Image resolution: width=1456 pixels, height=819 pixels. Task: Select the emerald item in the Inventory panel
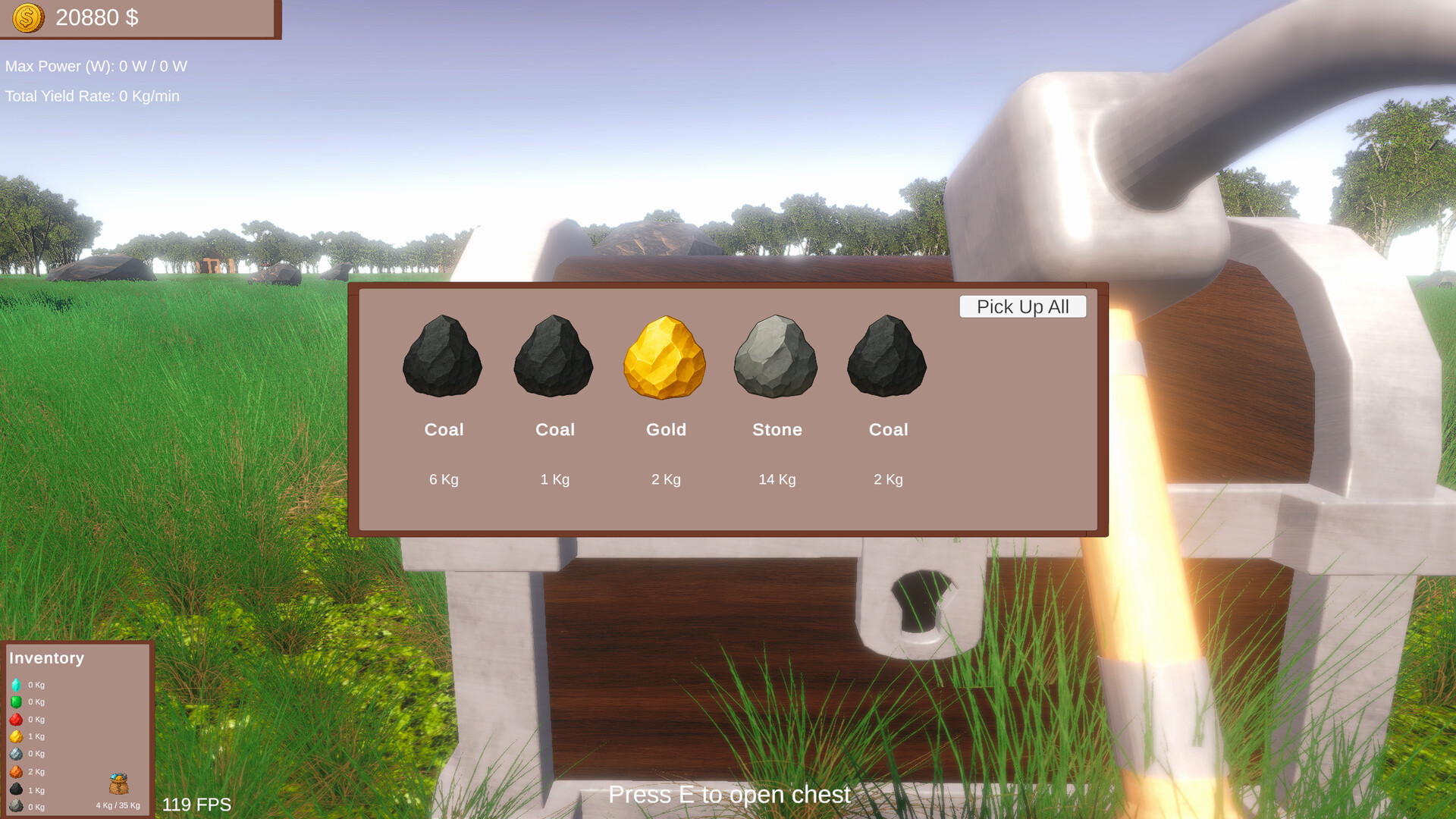point(16,701)
